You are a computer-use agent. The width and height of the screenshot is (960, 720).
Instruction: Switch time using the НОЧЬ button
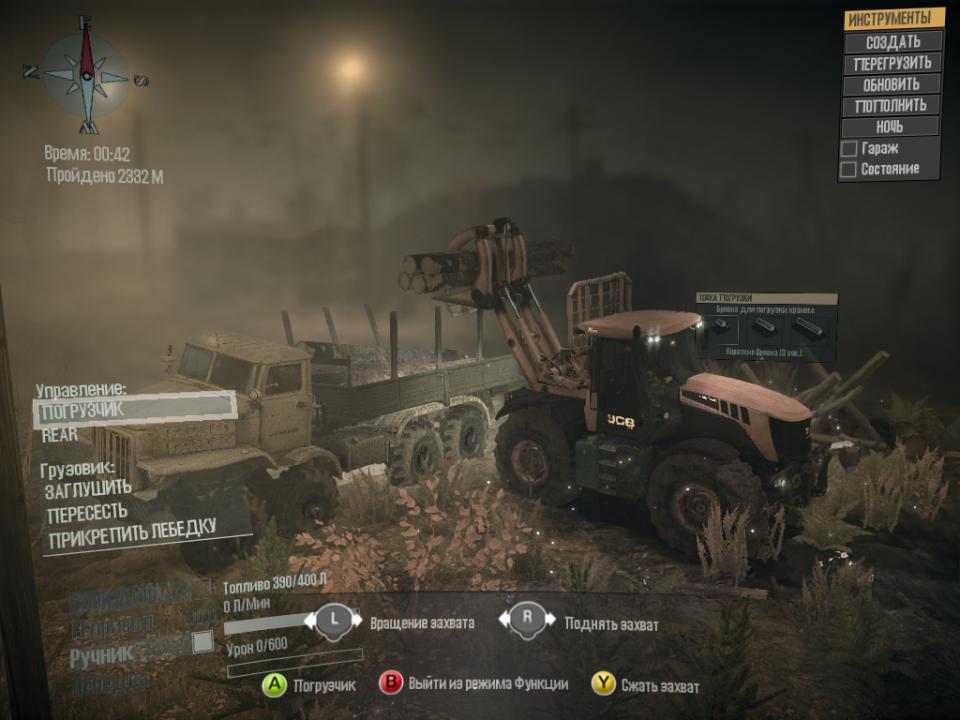[889, 127]
